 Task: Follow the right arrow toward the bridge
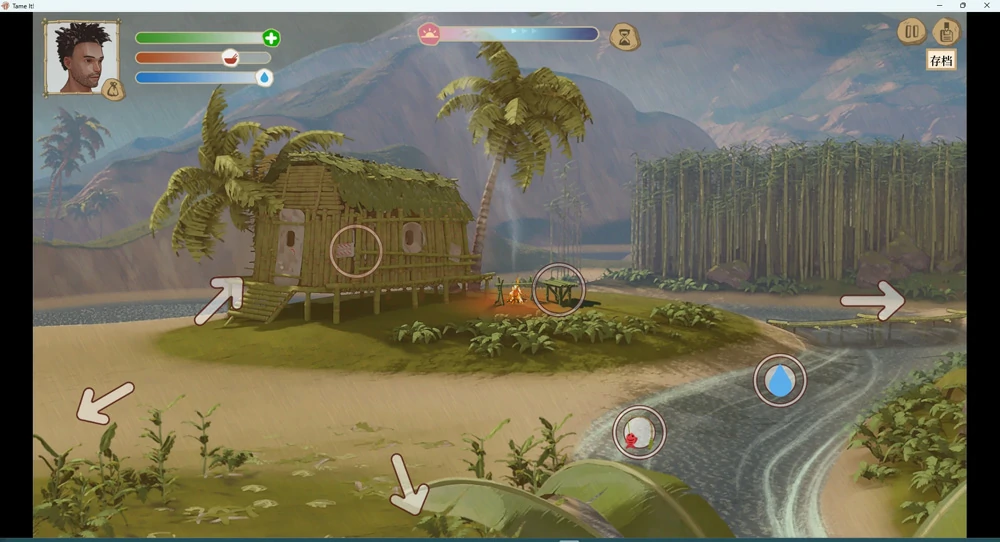click(873, 300)
